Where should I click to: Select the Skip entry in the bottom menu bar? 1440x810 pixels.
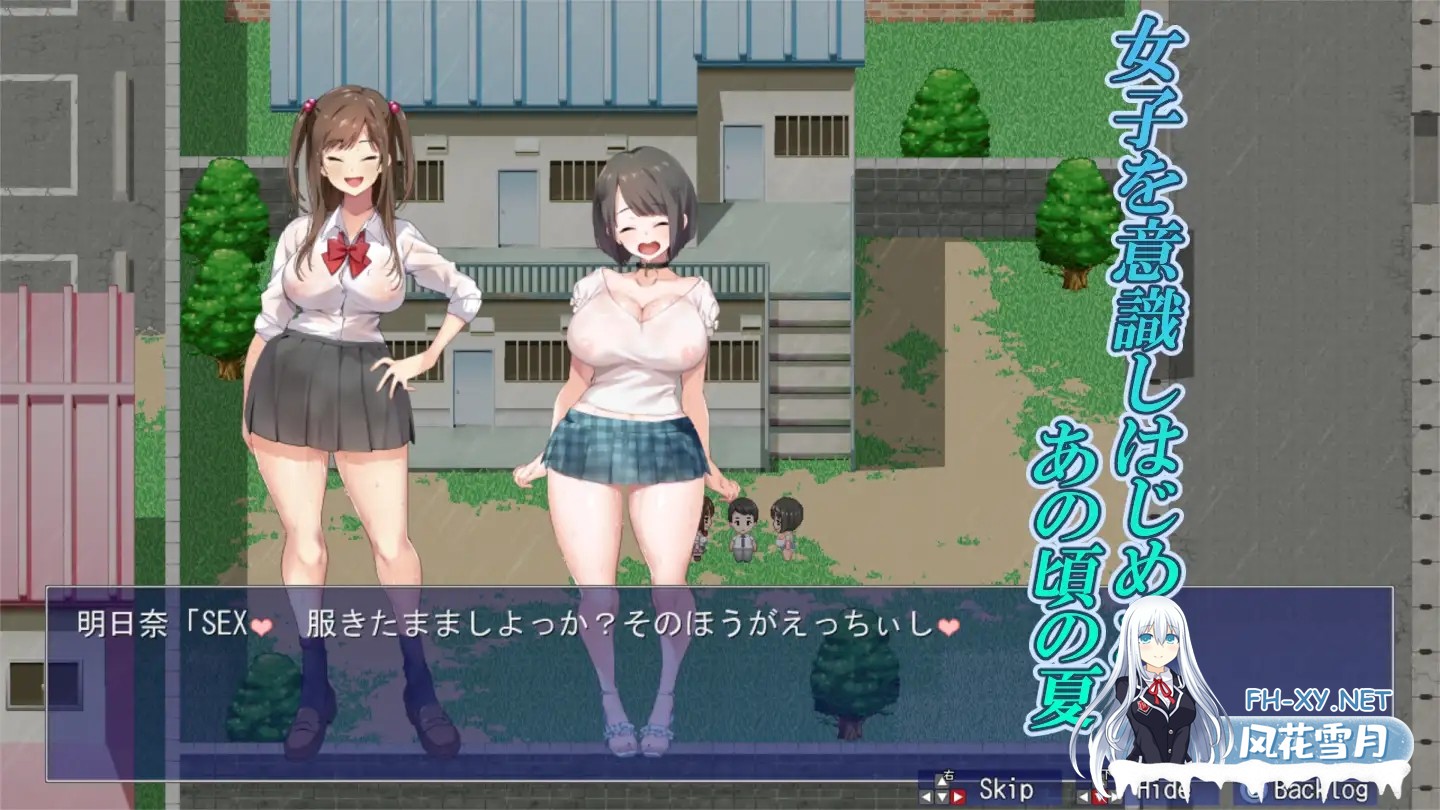(x=1005, y=787)
